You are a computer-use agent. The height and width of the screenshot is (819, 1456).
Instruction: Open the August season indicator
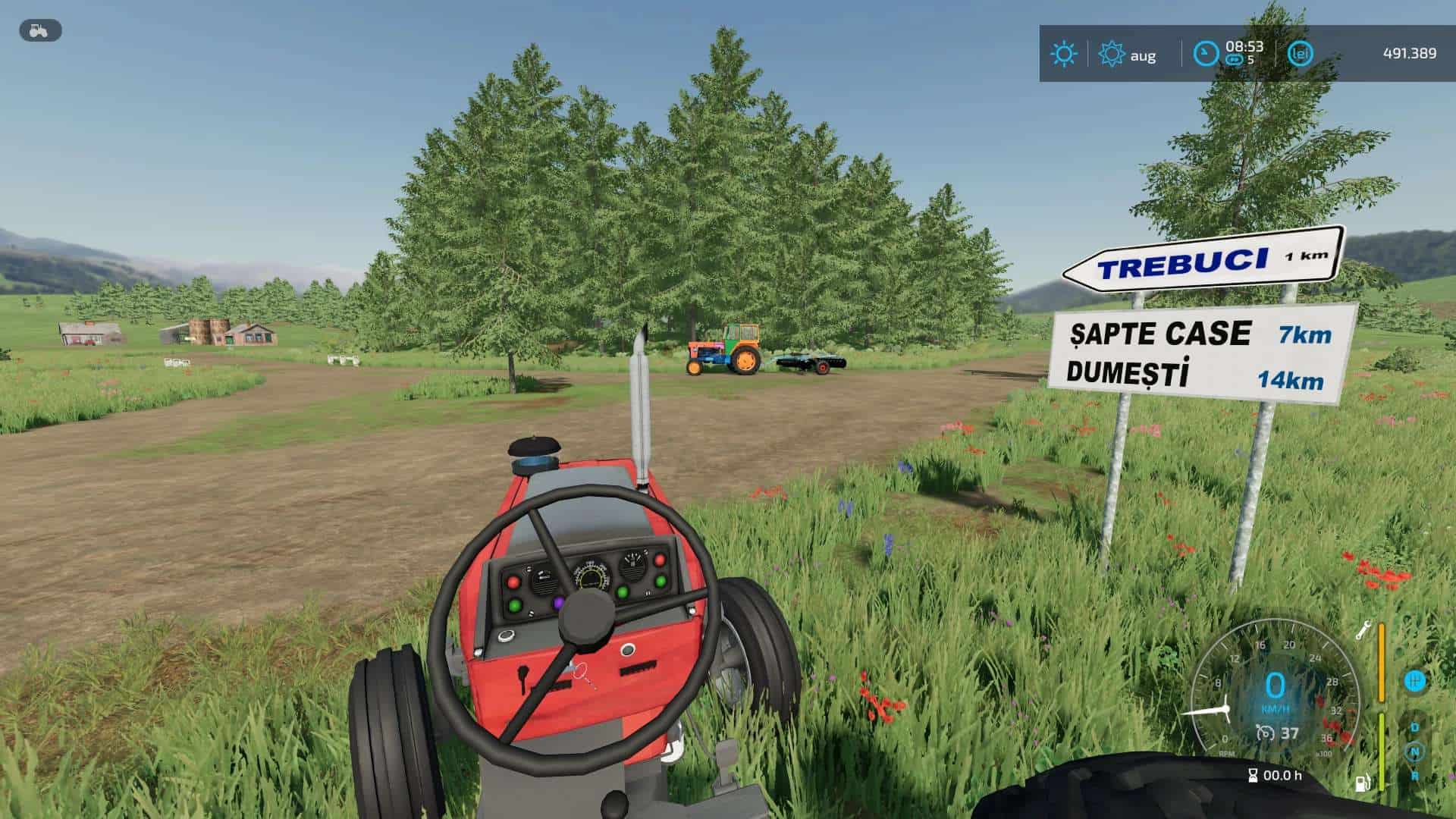pos(1112,55)
